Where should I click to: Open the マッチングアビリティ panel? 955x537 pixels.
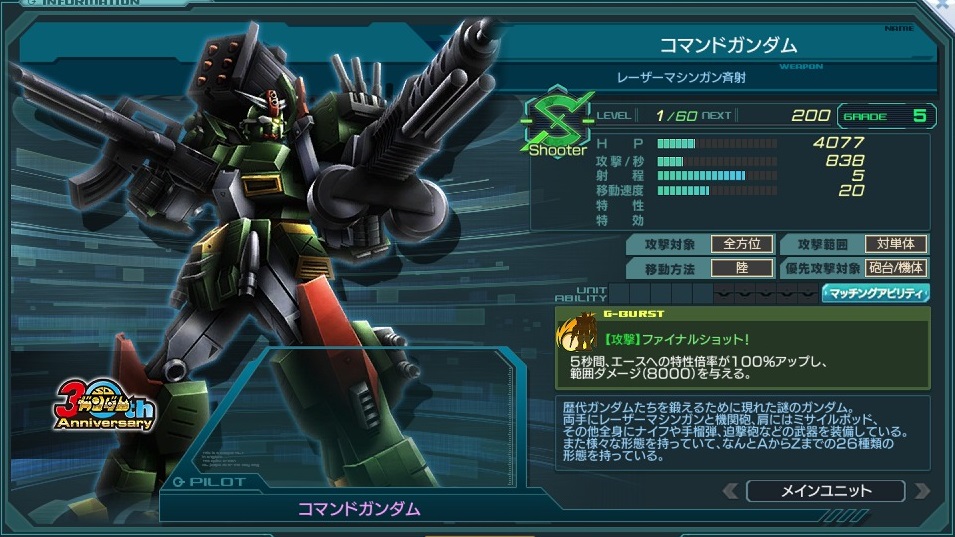(876, 294)
